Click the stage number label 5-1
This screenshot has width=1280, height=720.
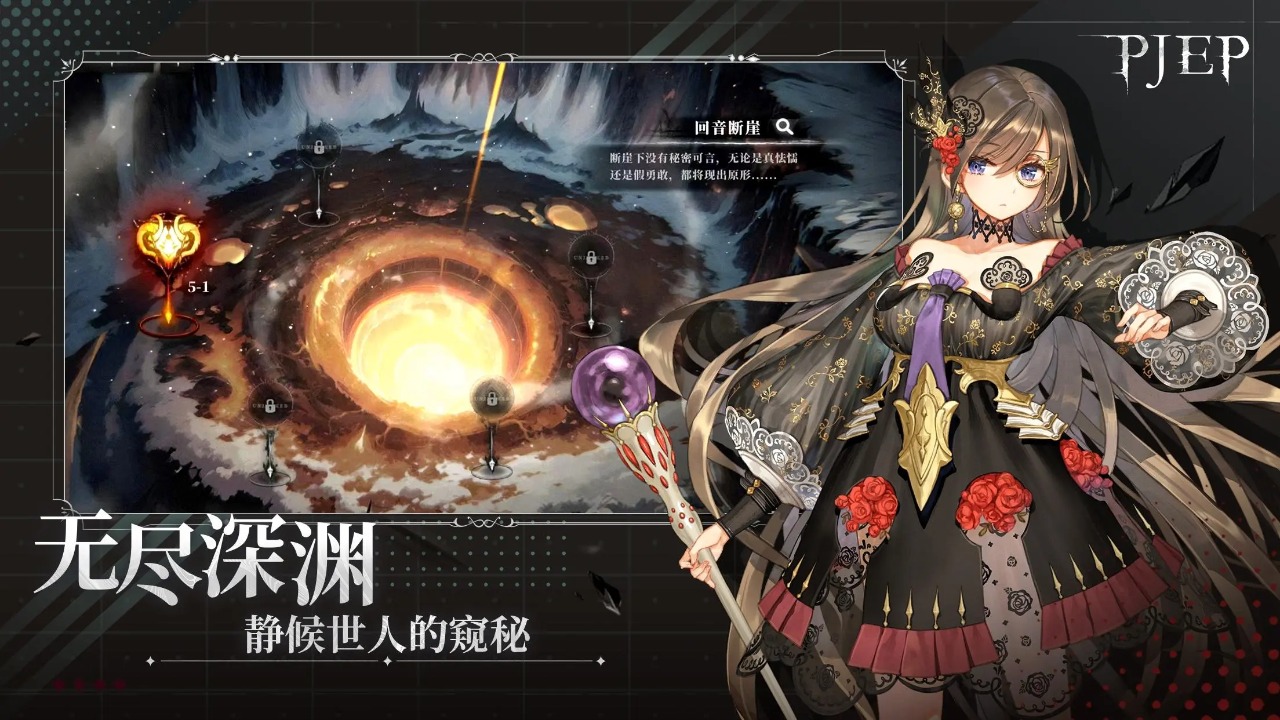click(198, 287)
